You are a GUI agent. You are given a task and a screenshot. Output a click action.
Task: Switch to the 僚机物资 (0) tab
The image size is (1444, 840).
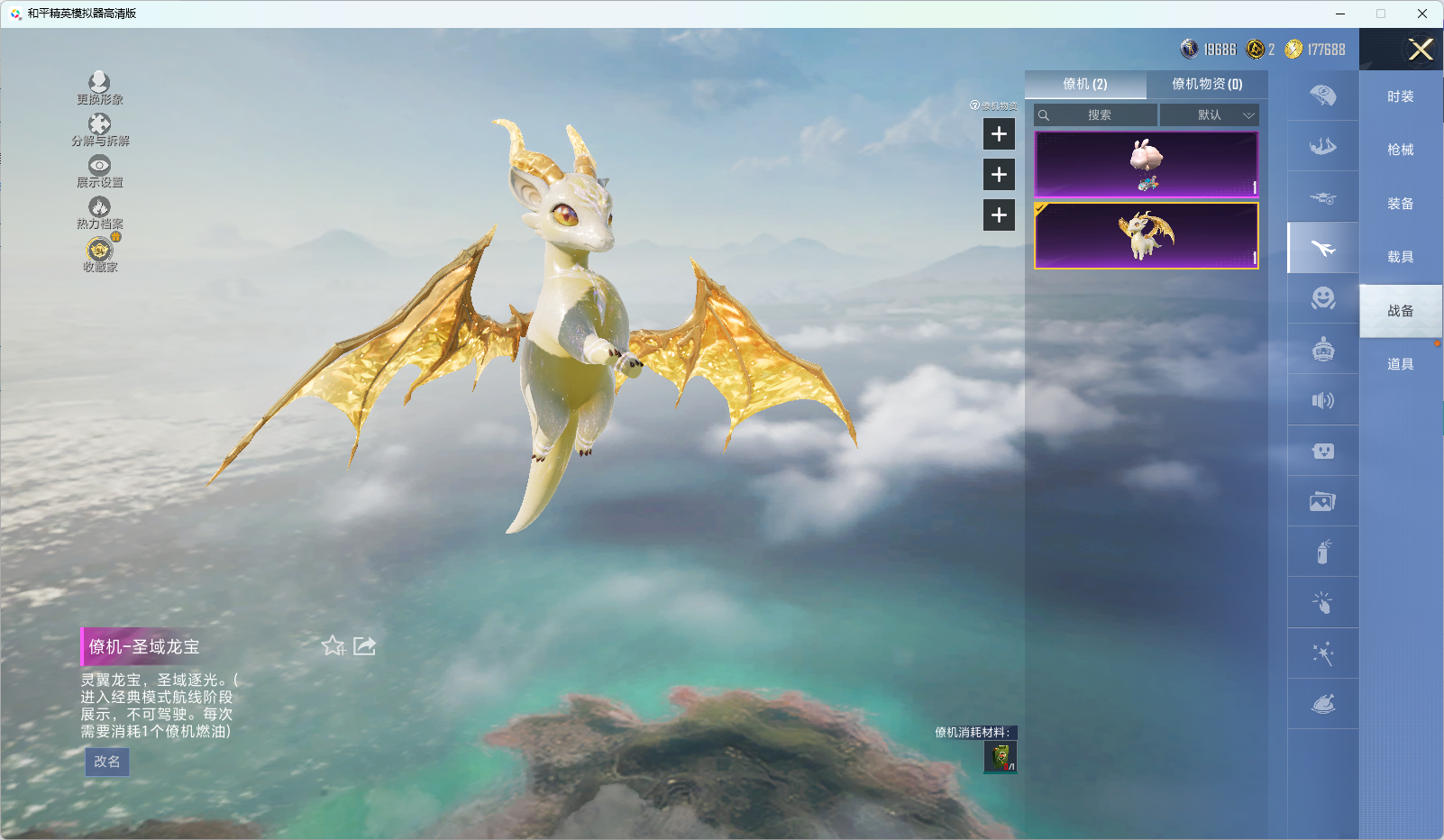(x=1206, y=84)
